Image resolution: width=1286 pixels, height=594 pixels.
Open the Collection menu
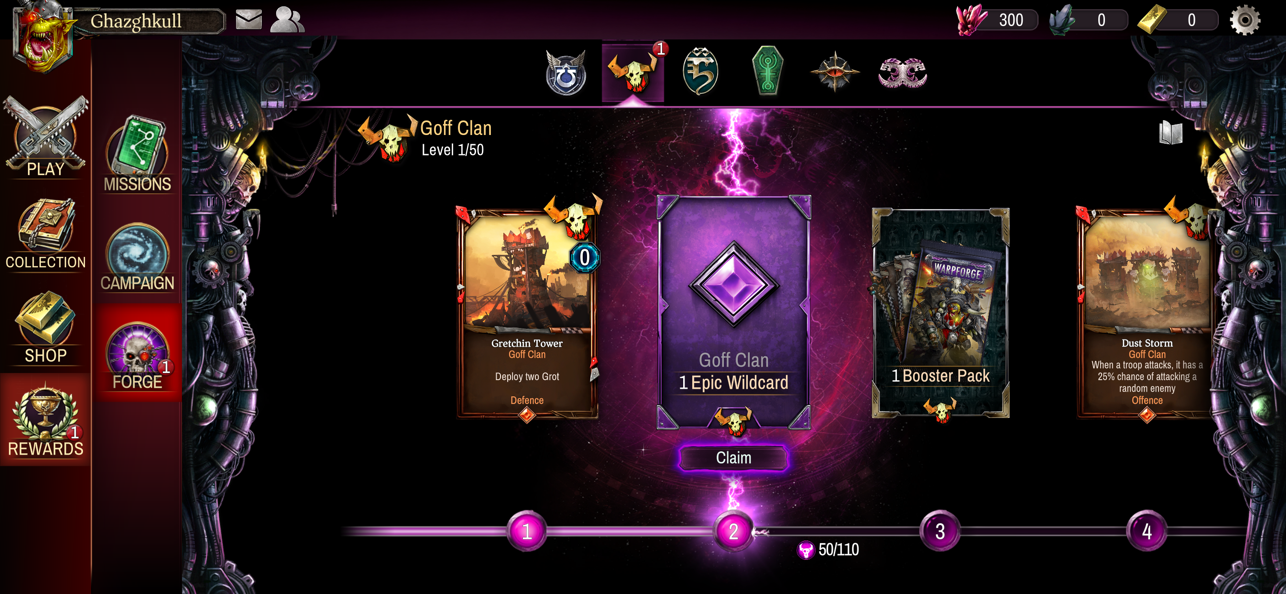[45, 235]
